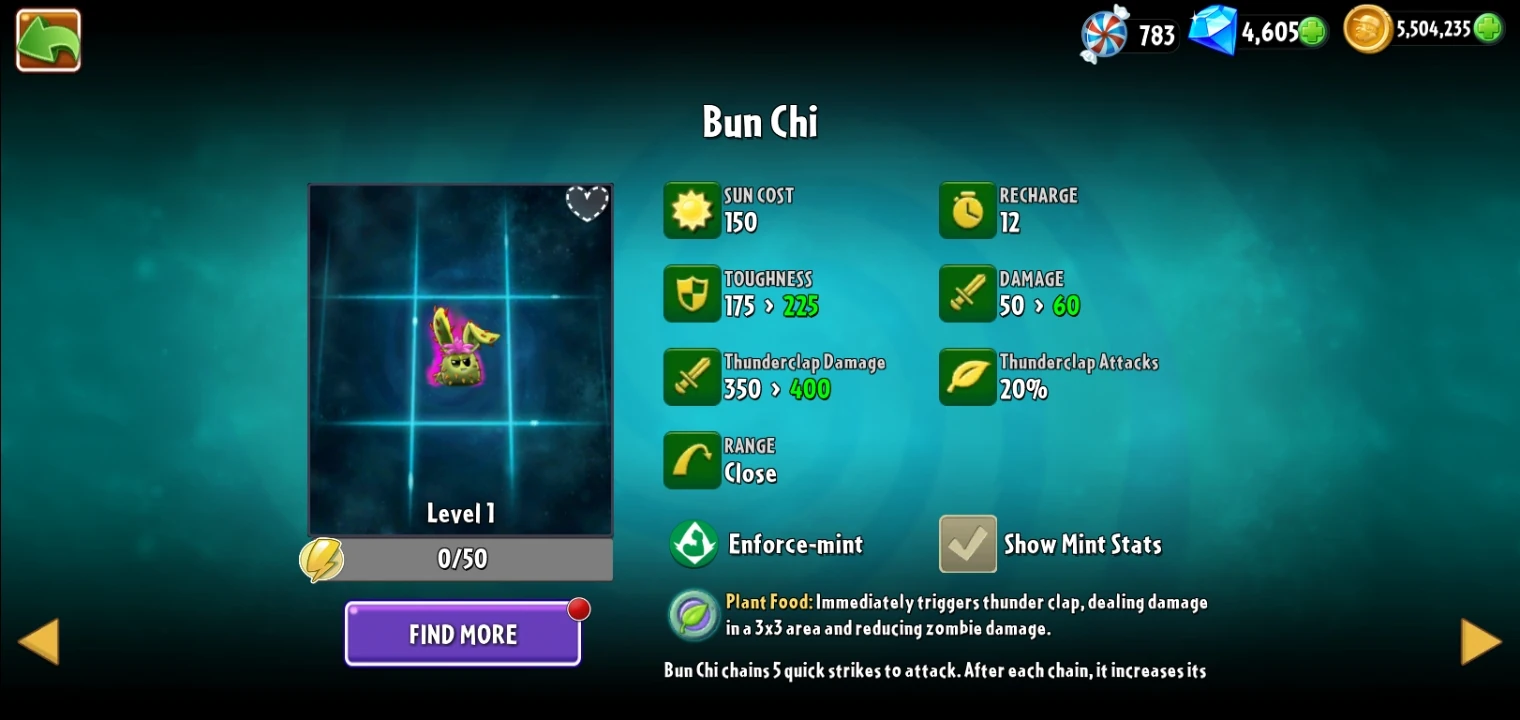Click the Range arc icon

(692, 460)
